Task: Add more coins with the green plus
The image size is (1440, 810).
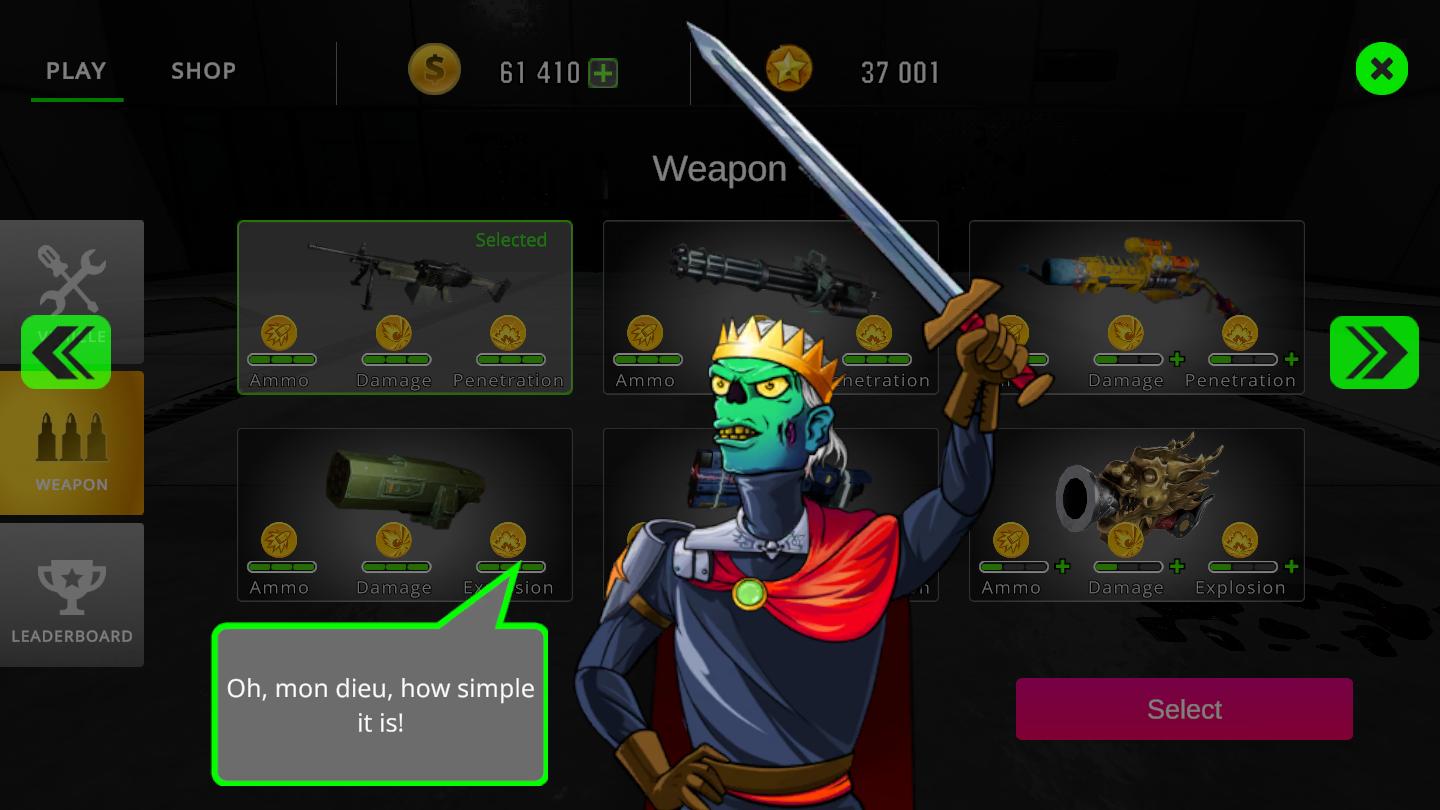Action: point(603,73)
